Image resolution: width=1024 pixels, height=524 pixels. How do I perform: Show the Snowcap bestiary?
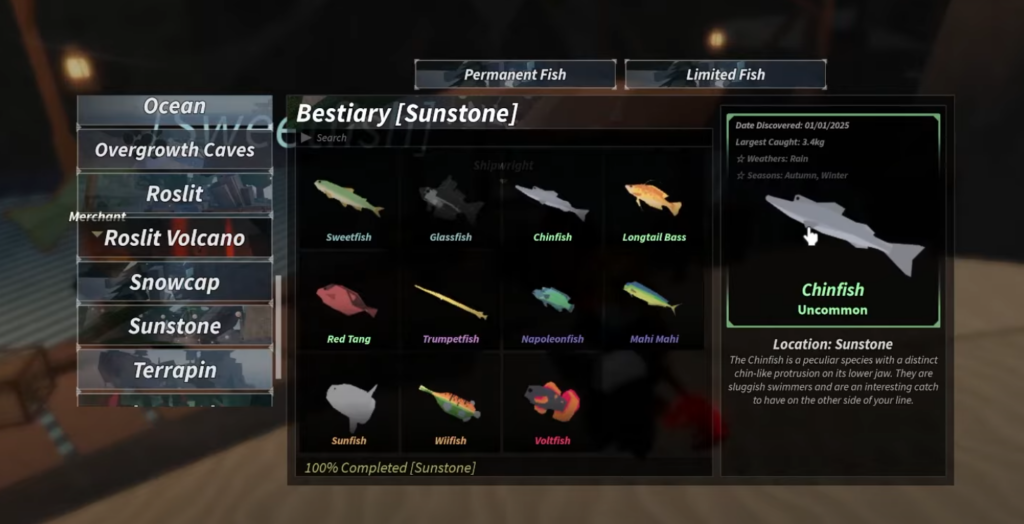pyautogui.click(x=175, y=282)
